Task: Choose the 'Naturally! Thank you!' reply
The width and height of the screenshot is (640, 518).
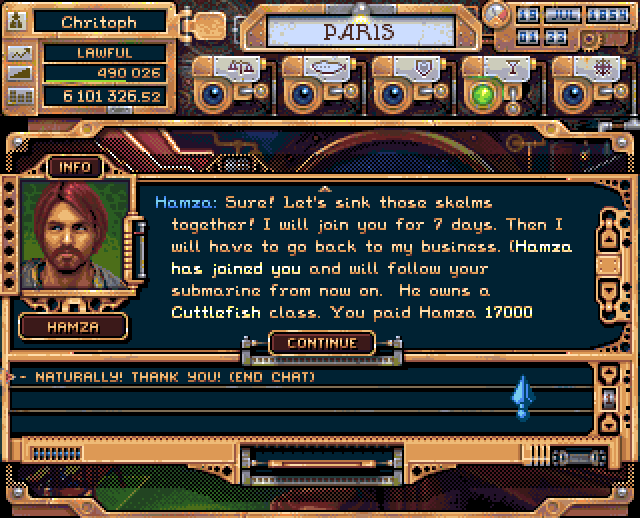Action: pyautogui.click(x=168, y=377)
